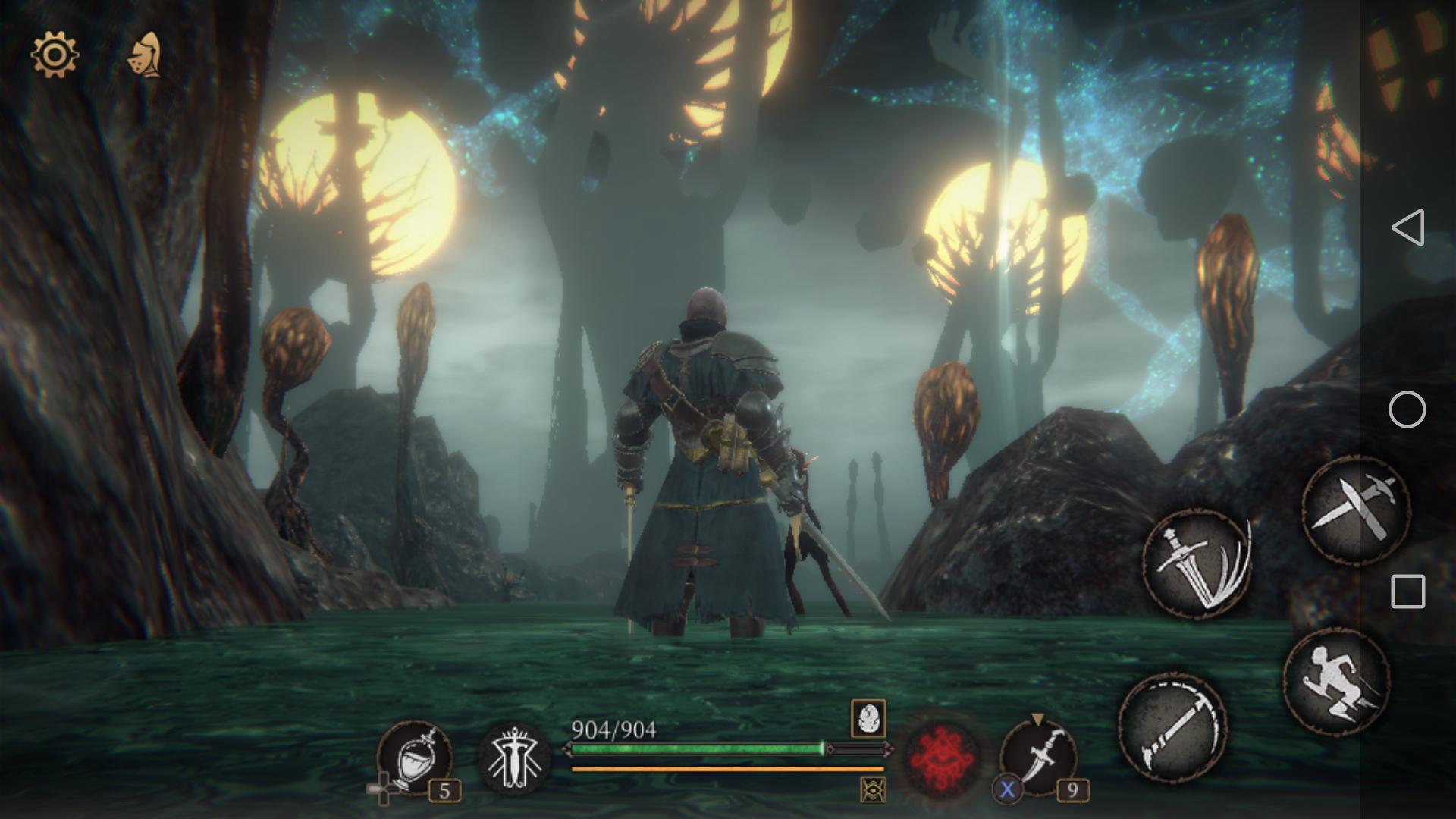Tap the running figure dodge button
Viewport: 1456px width, 819px height.
coord(1335,681)
